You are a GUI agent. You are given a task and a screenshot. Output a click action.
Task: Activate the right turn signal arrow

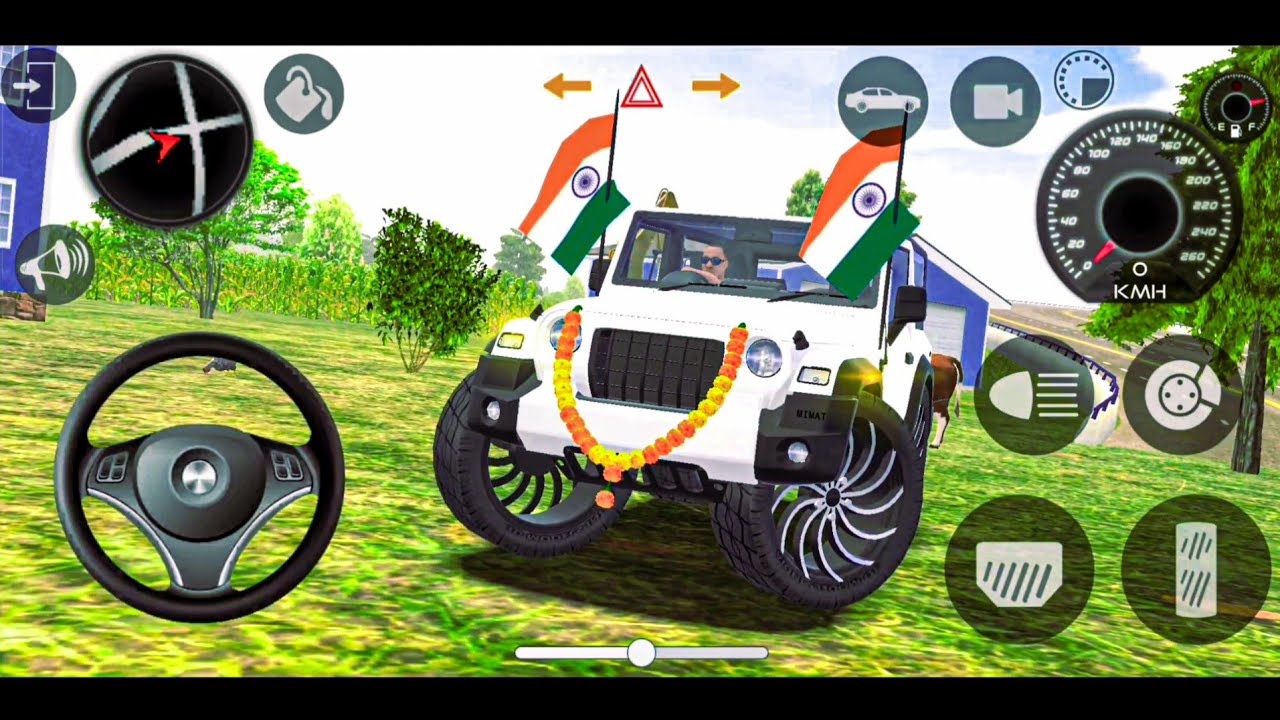[716, 86]
